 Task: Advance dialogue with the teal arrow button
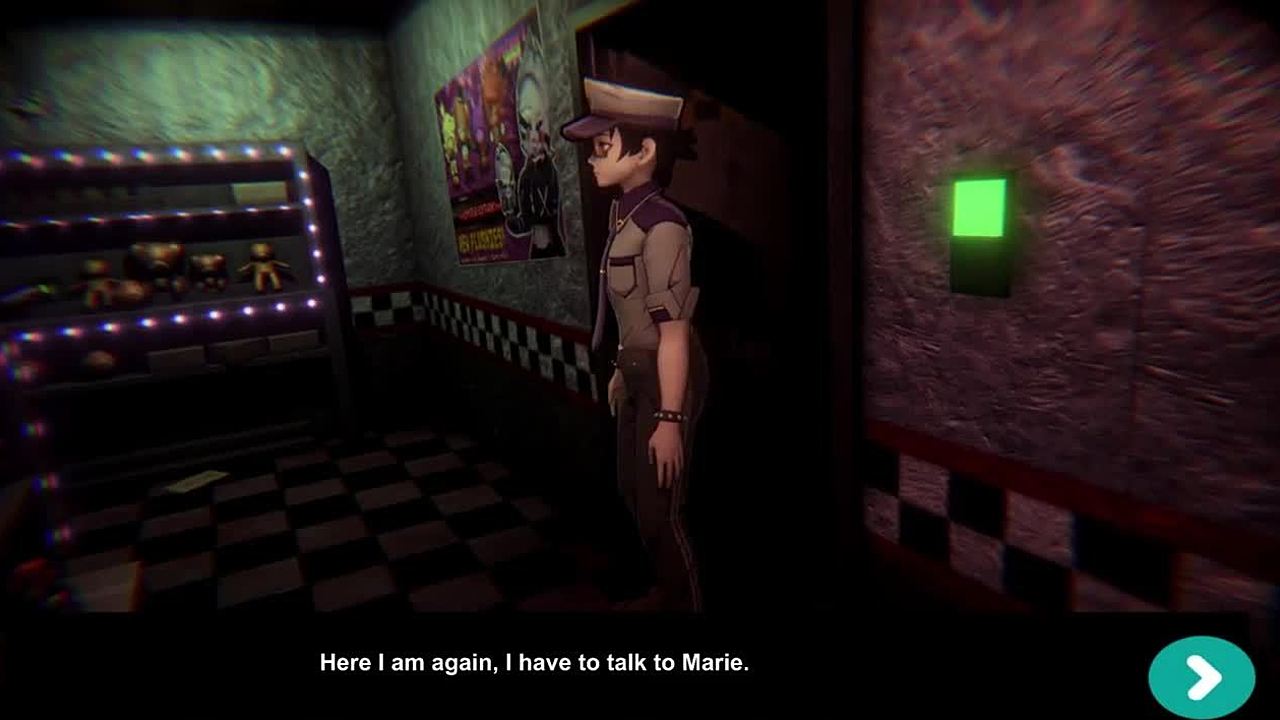pyautogui.click(x=1201, y=678)
